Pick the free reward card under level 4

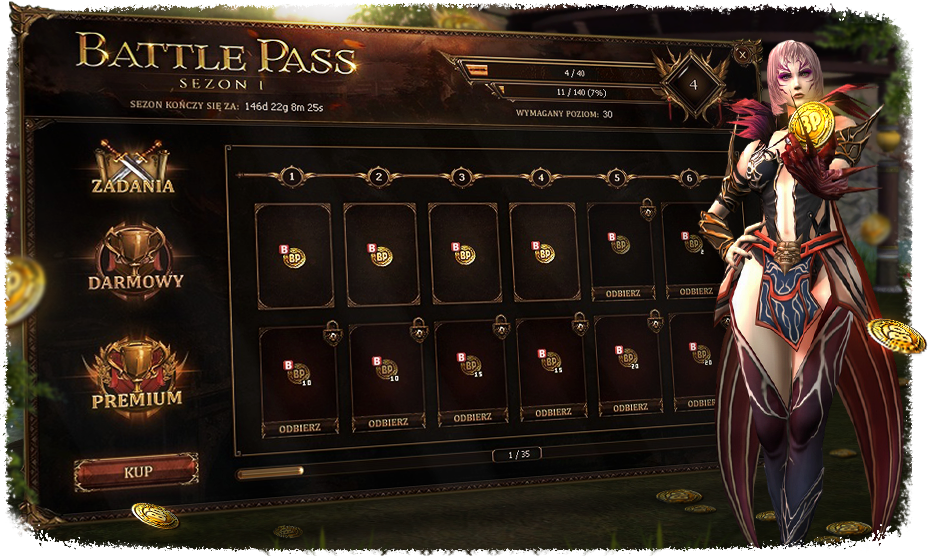tap(544, 254)
